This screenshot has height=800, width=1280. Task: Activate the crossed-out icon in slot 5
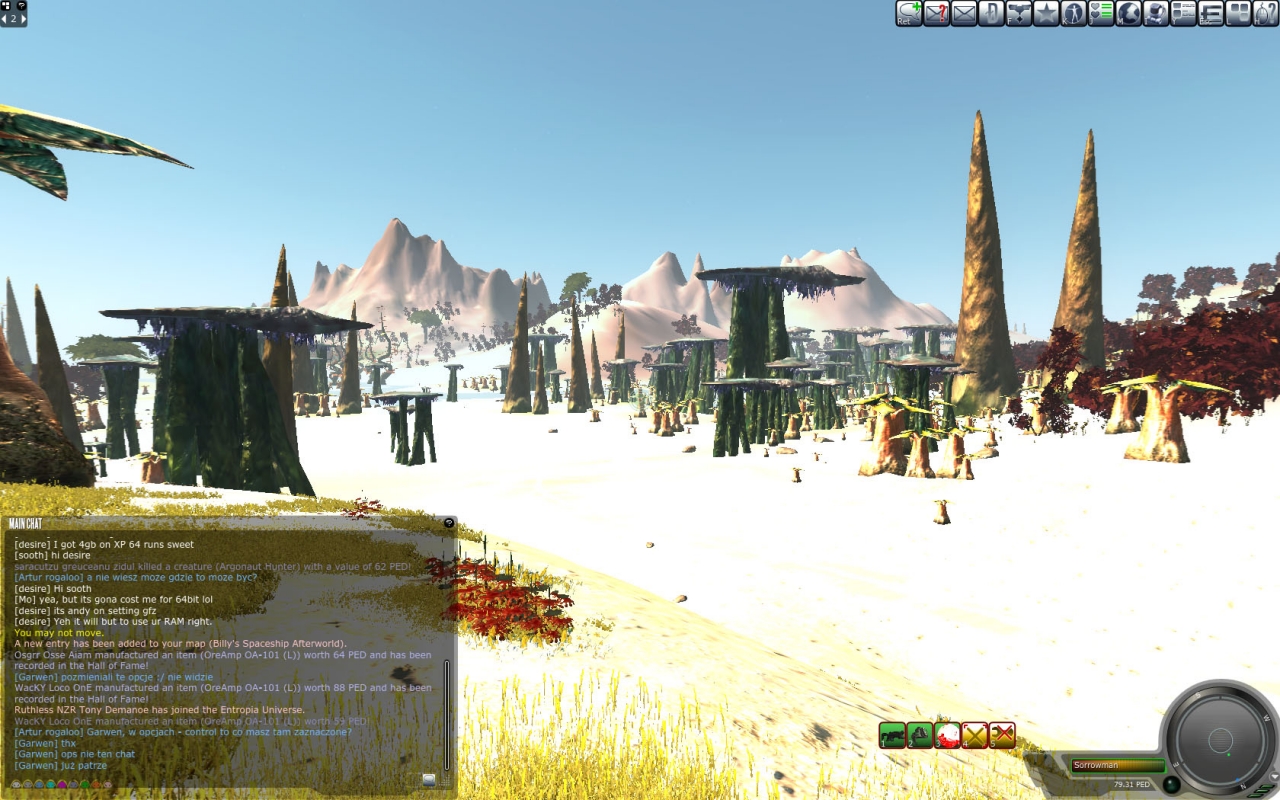1002,735
